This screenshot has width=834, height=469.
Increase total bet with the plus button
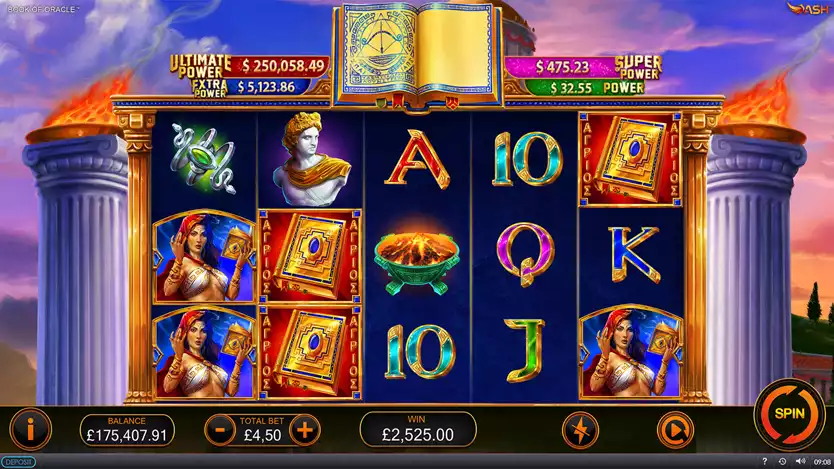tap(304, 430)
